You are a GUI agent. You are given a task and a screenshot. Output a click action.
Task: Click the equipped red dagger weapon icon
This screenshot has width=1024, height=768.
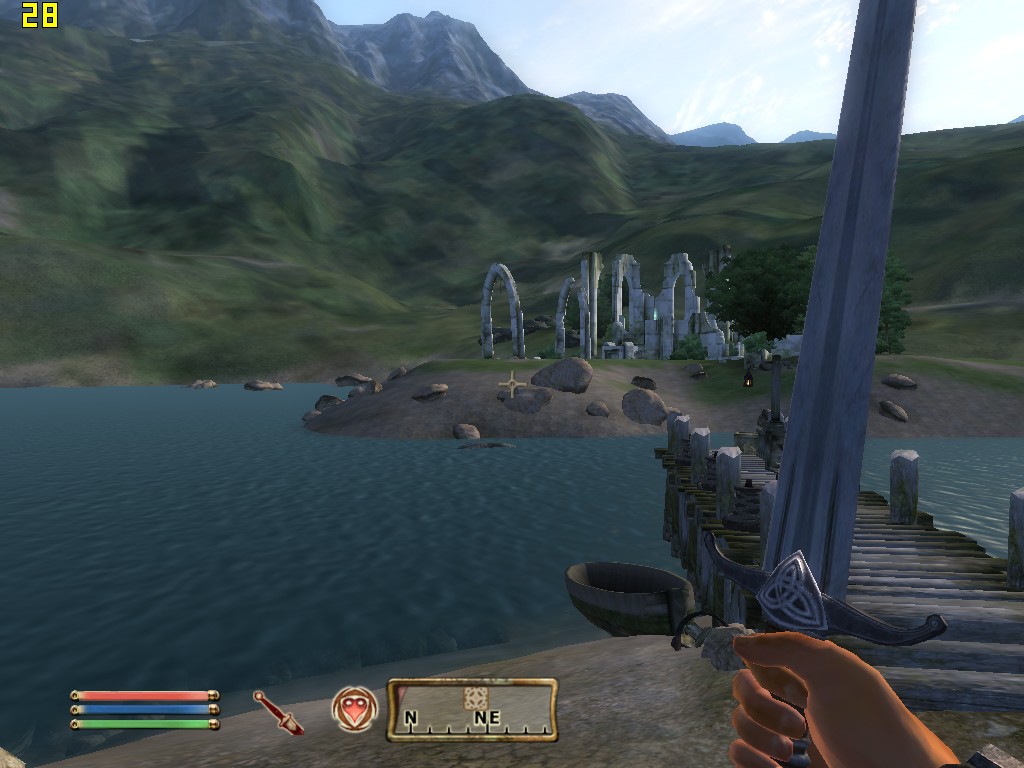click(278, 711)
